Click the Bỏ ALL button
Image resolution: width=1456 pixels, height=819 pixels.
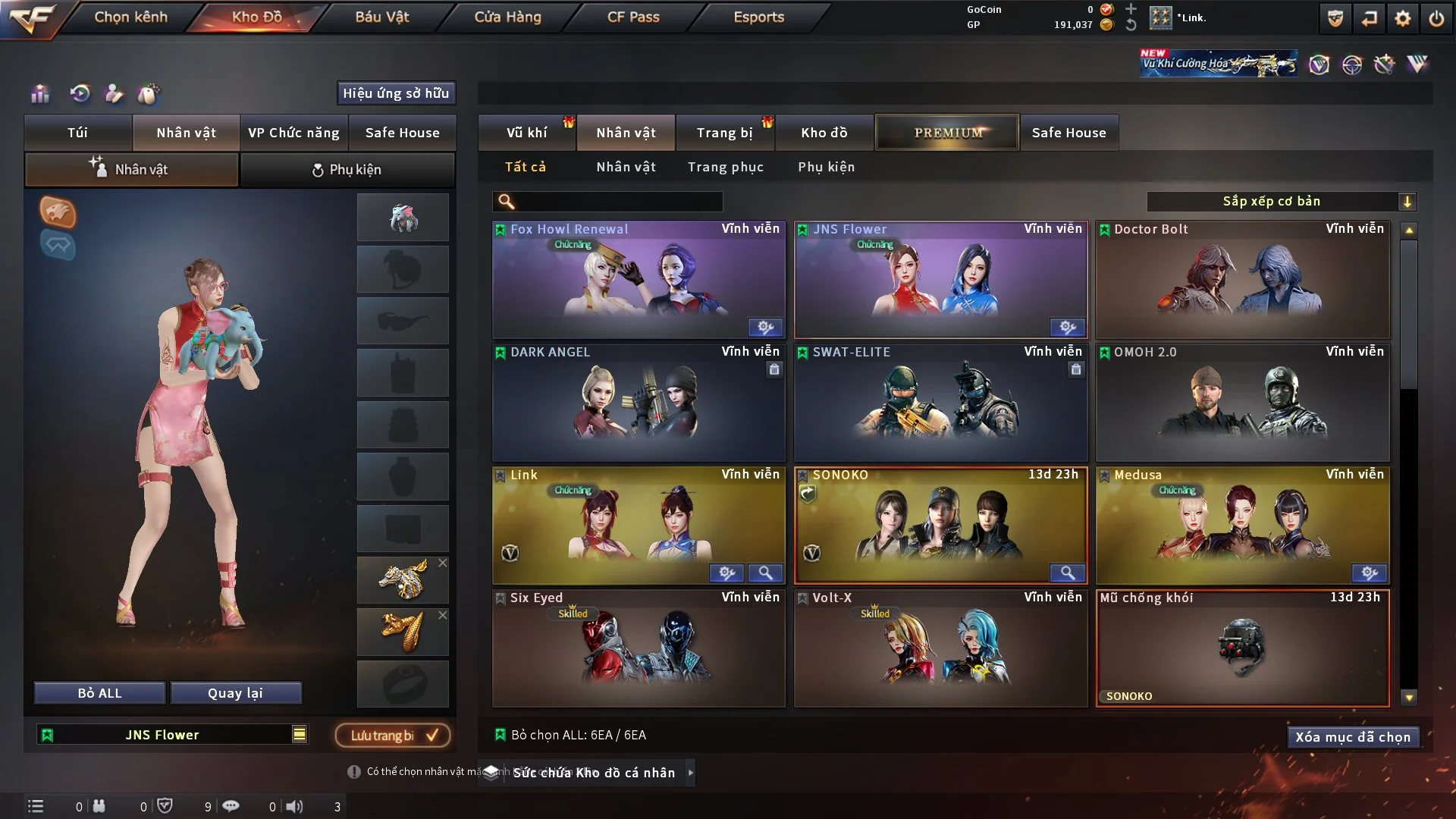pos(99,693)
